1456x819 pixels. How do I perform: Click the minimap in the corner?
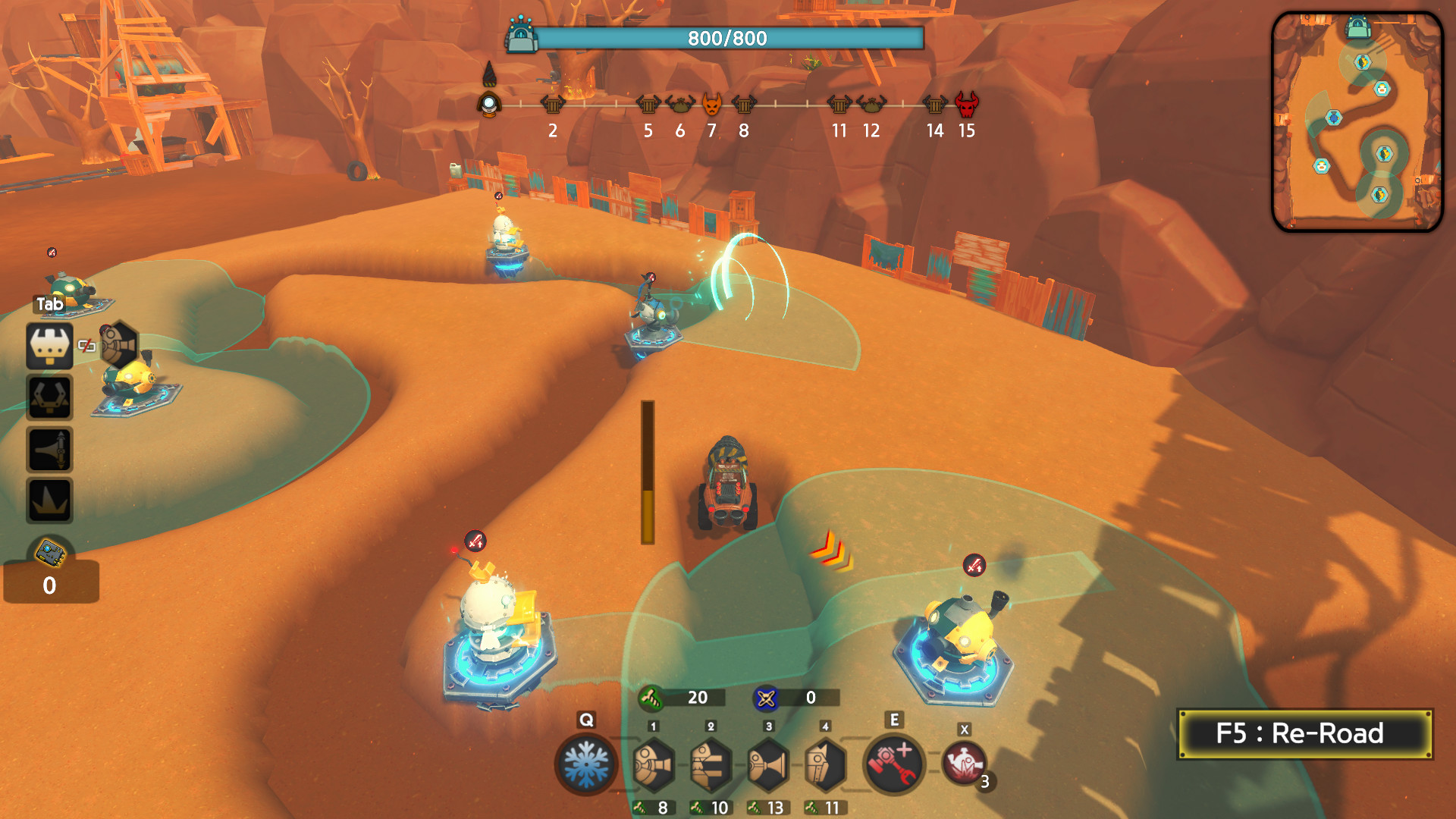coord(1357,121)
